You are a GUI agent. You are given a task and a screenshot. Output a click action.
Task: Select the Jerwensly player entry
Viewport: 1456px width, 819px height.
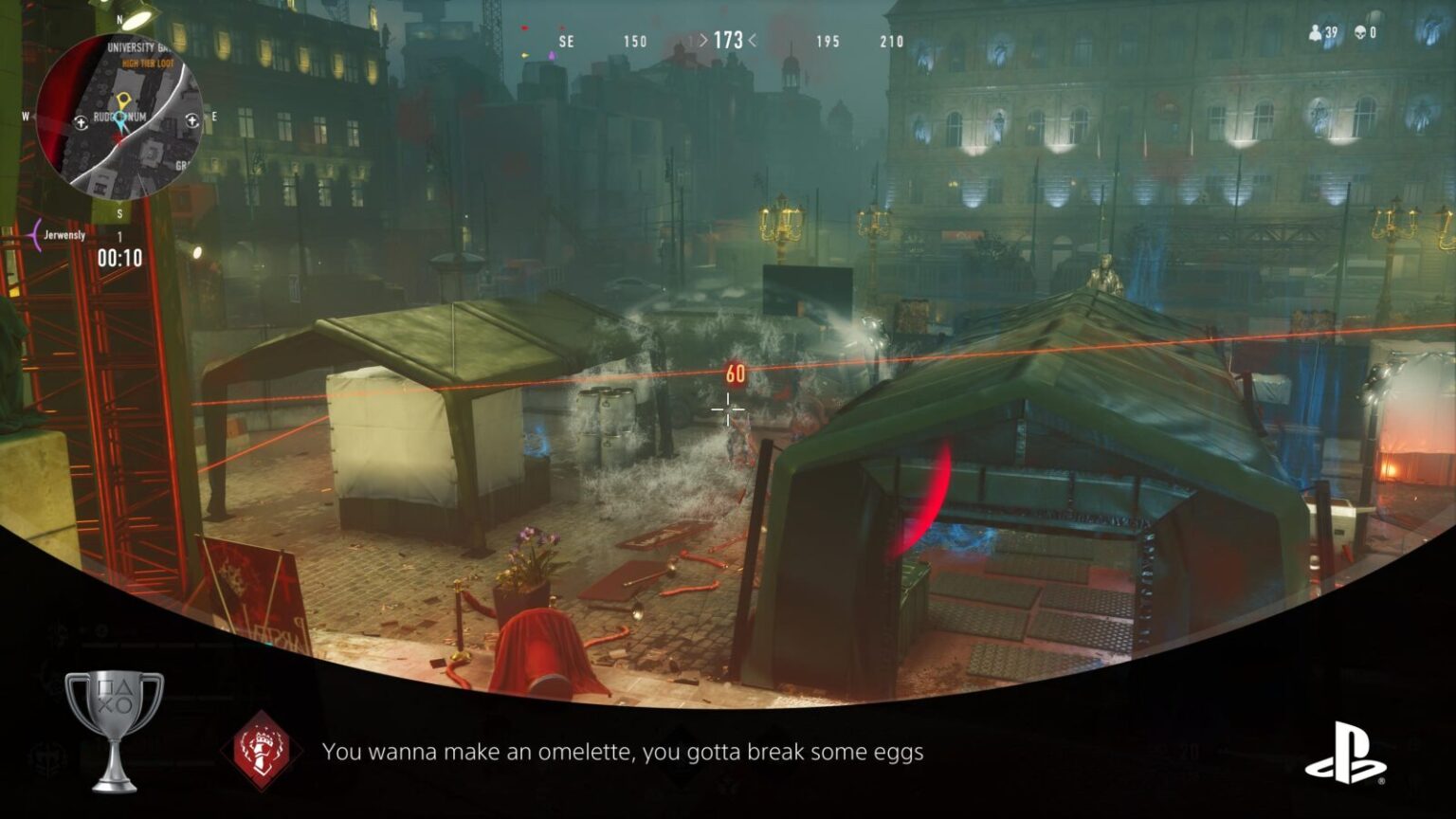coord(64,235)
